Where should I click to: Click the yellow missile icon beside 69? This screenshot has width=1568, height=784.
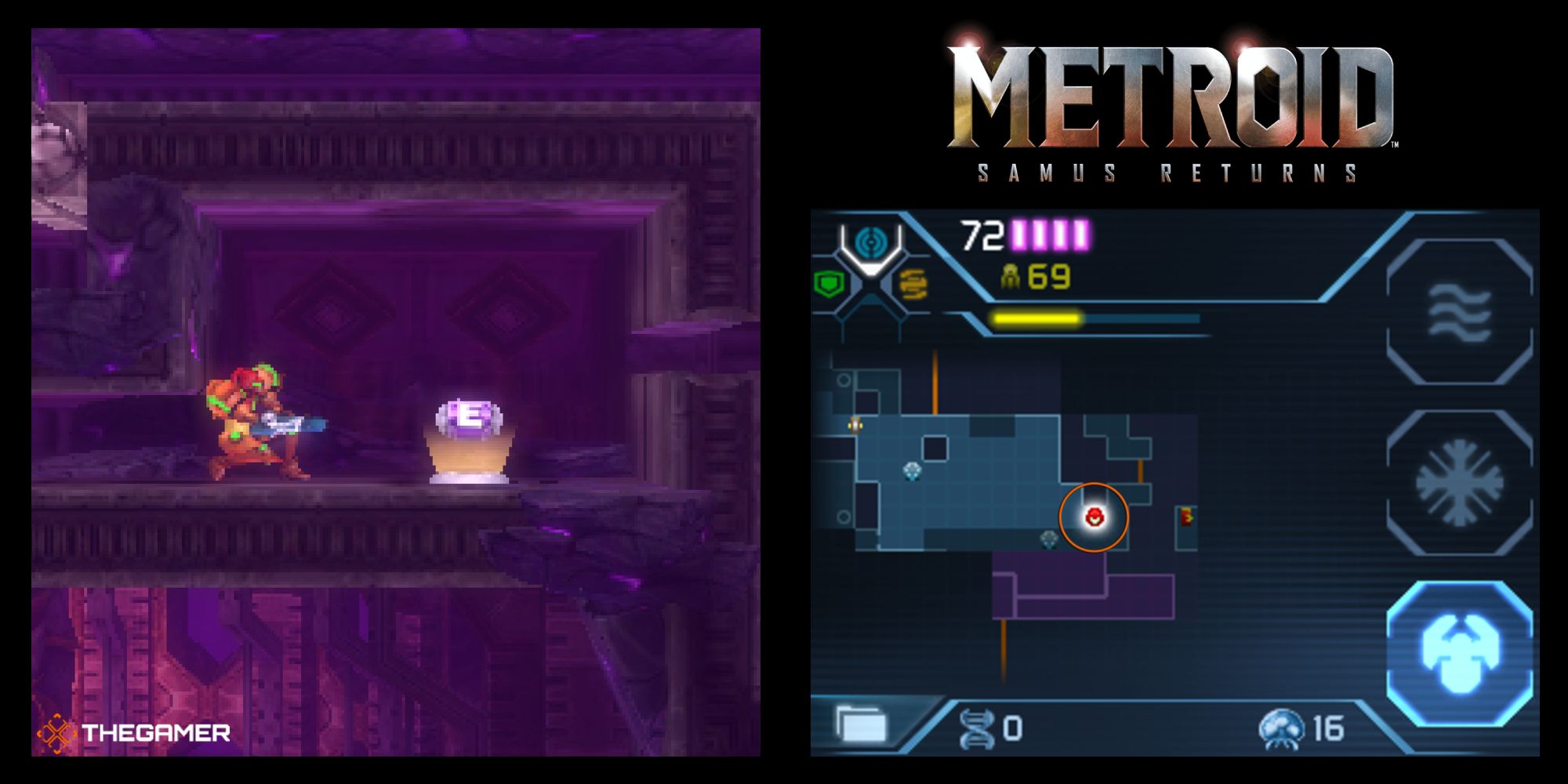tap(1011, 276)
